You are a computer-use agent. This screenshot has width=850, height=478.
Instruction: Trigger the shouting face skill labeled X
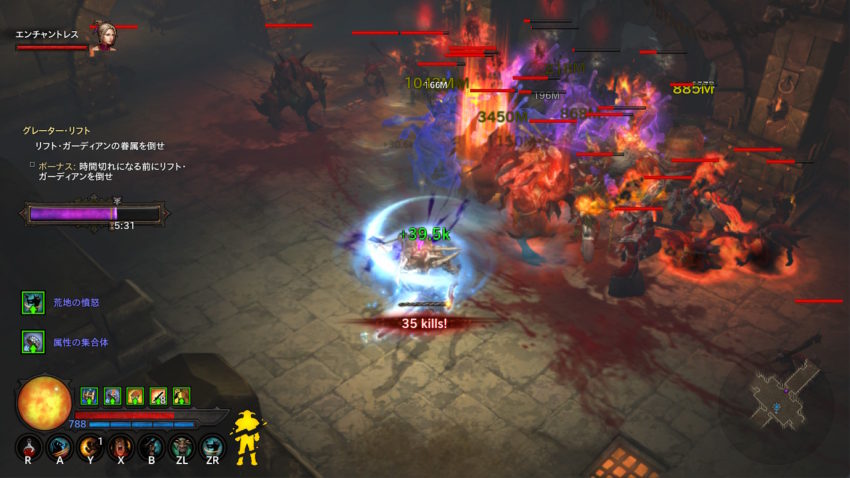121,447
